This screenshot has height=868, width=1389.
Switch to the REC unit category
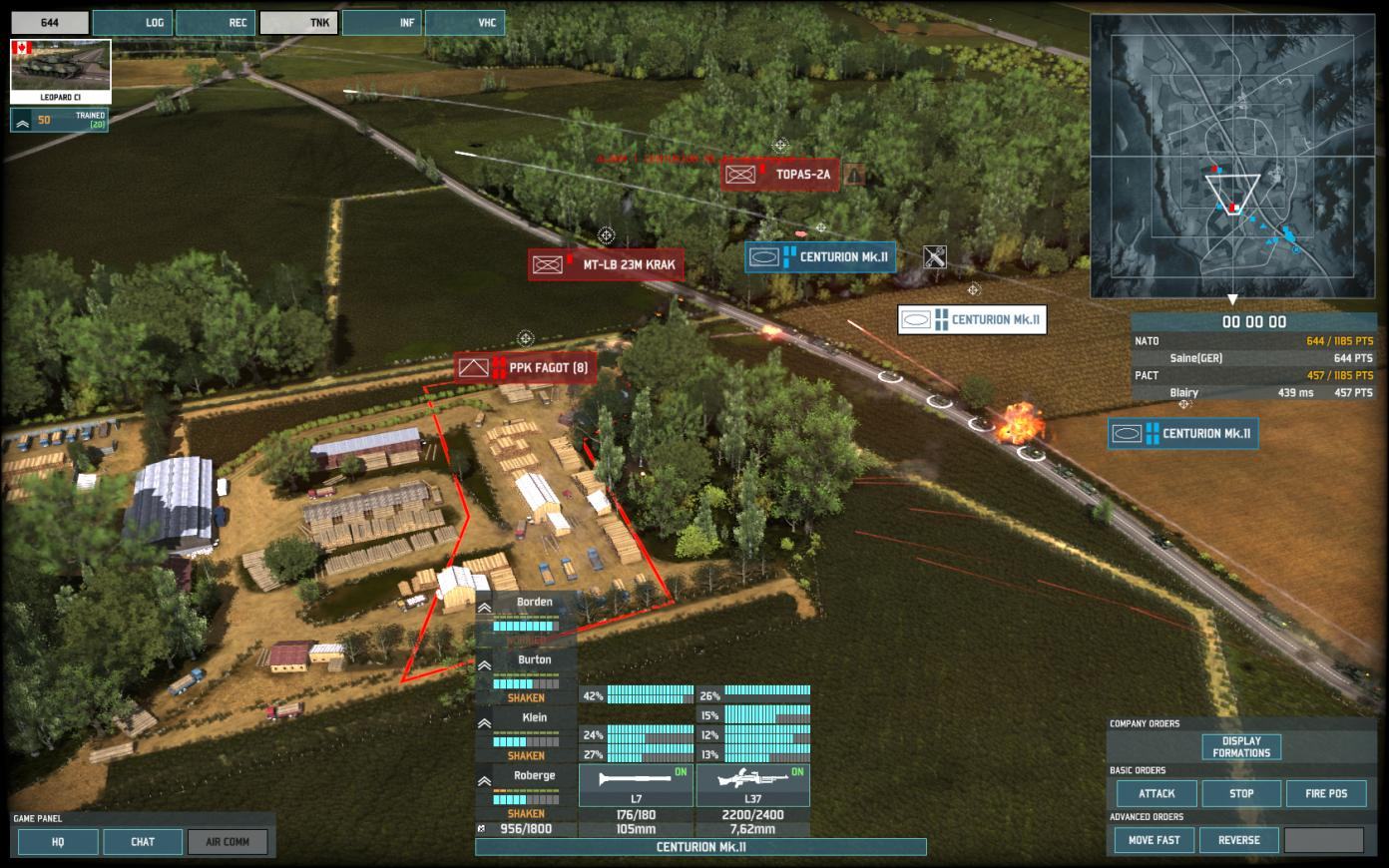point(216,23)
